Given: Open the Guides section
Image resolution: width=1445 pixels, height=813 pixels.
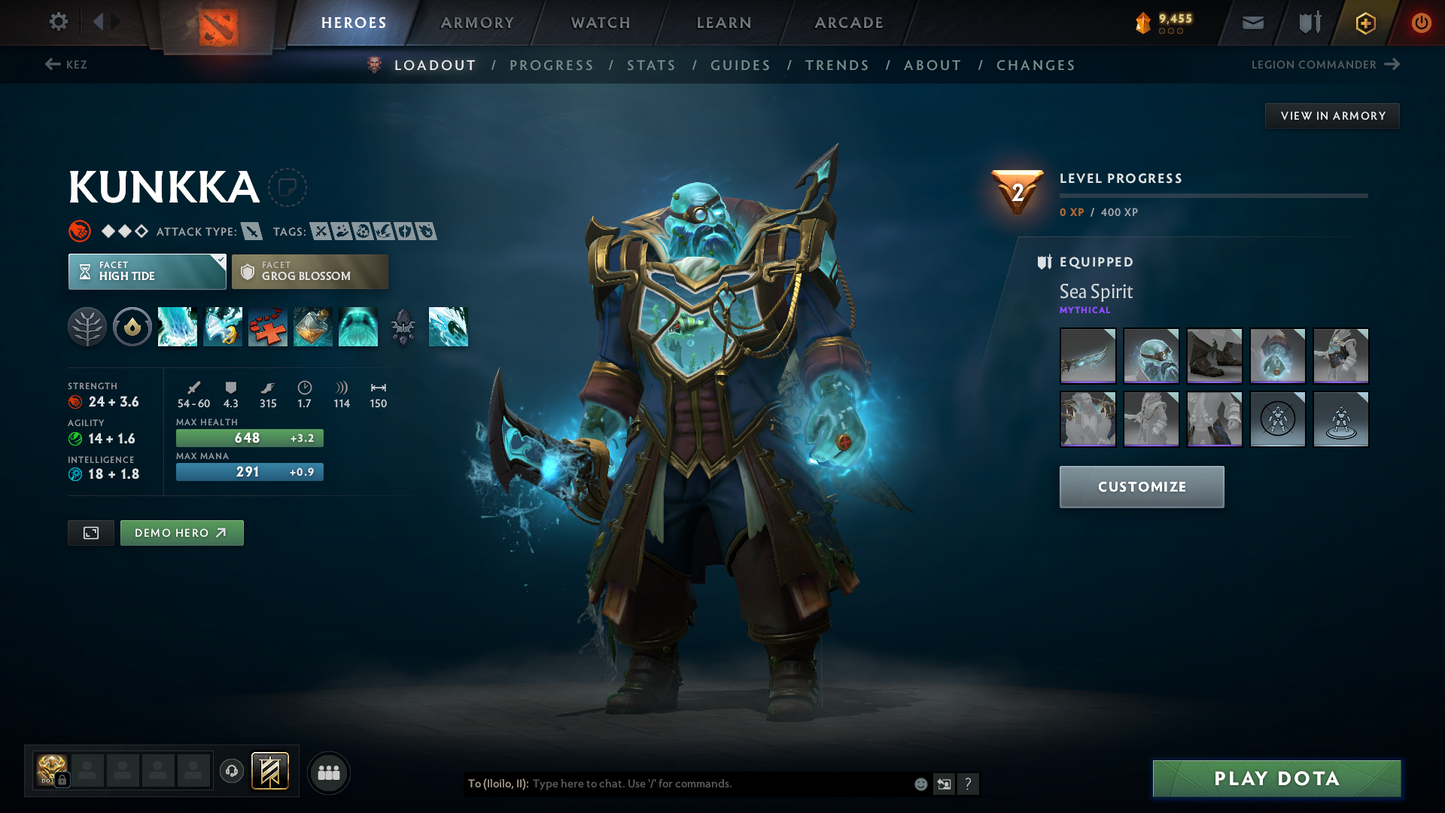Looking at the screenshot, I should pyautogui.click(x=740, y=65).
